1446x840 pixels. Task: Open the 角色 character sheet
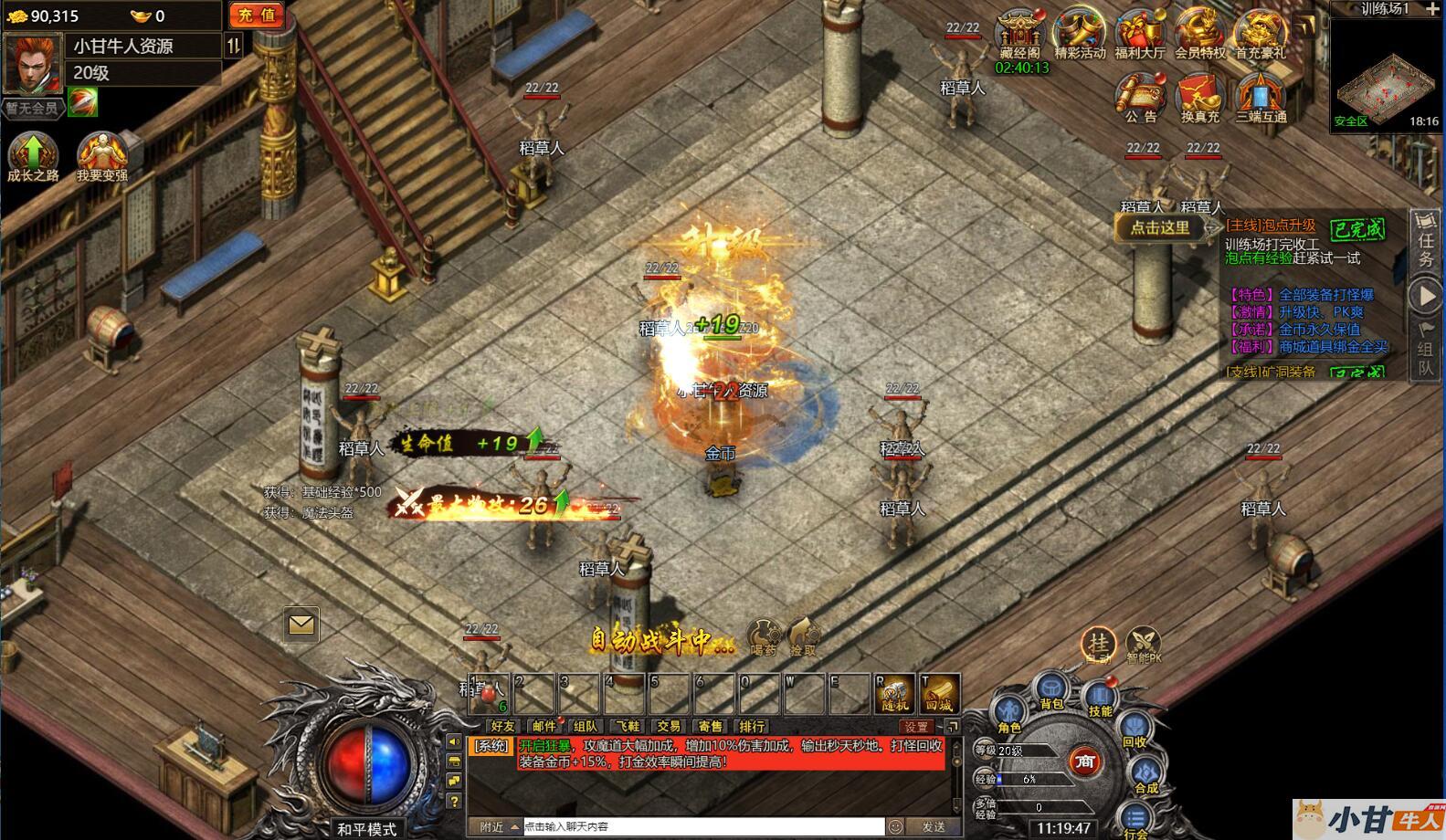point(1009,714)
